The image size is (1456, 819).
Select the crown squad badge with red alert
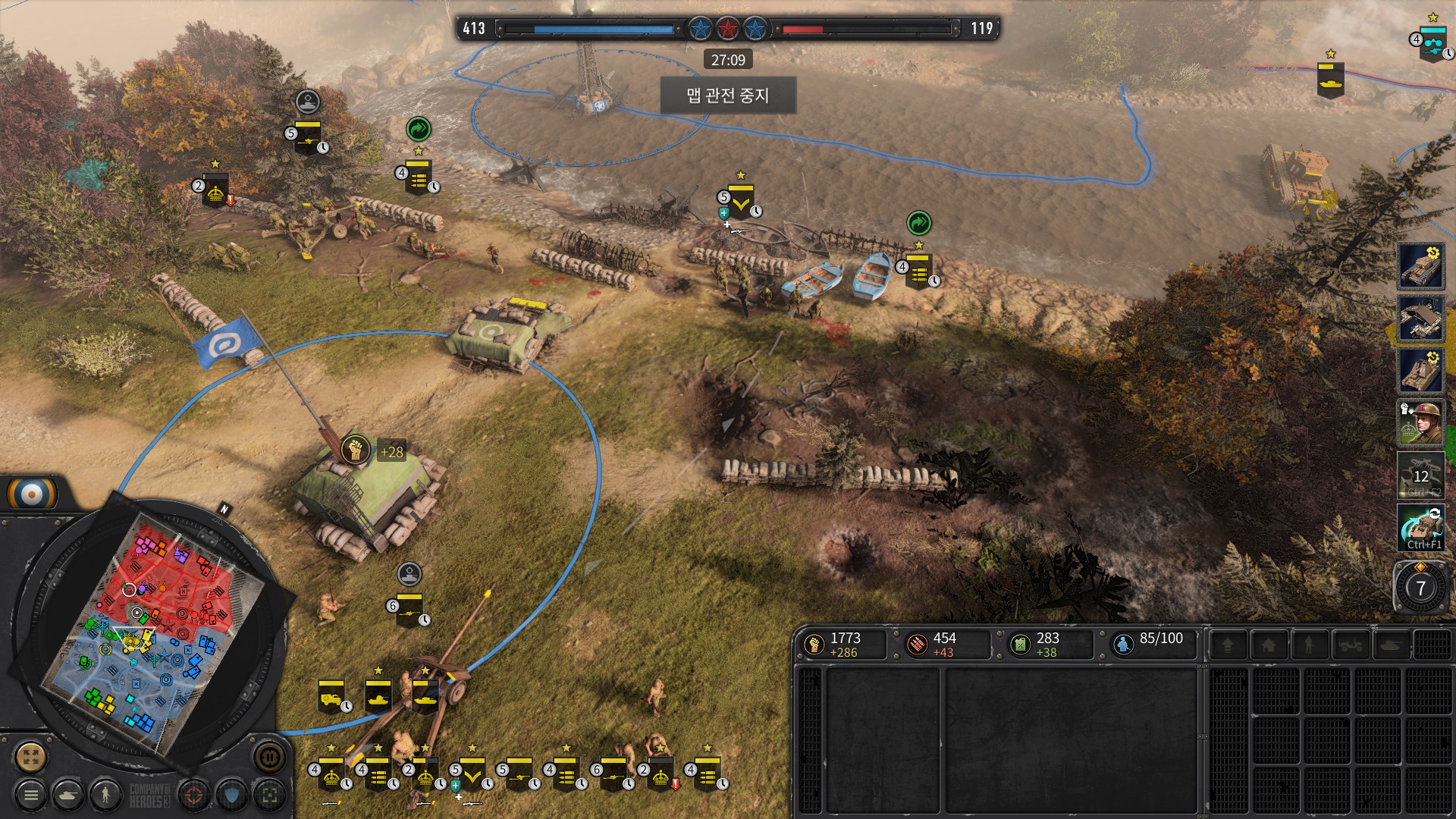coord(660,775)
